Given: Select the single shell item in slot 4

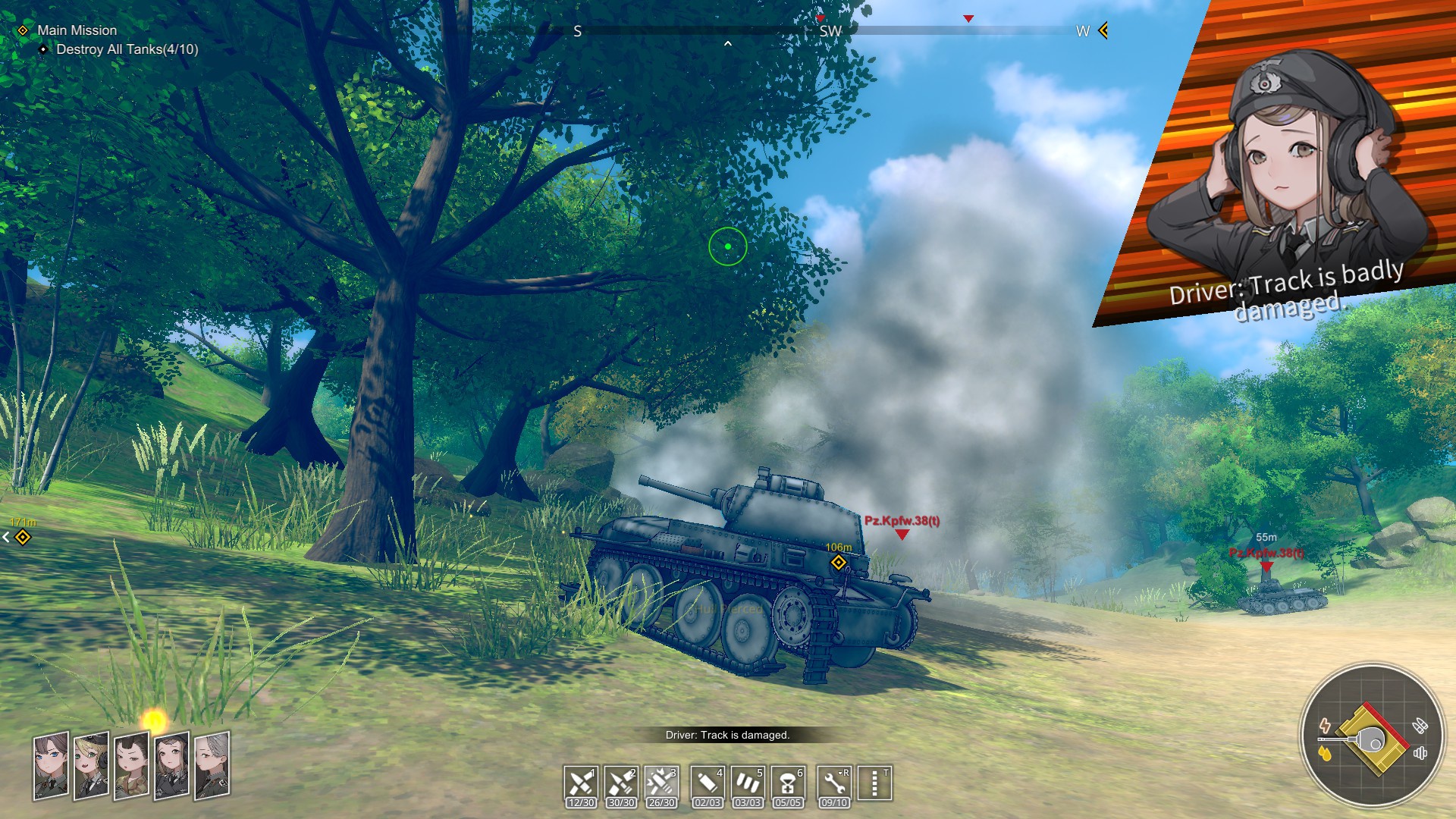Looking at the screenshot, I should click(x=708, y=782).
